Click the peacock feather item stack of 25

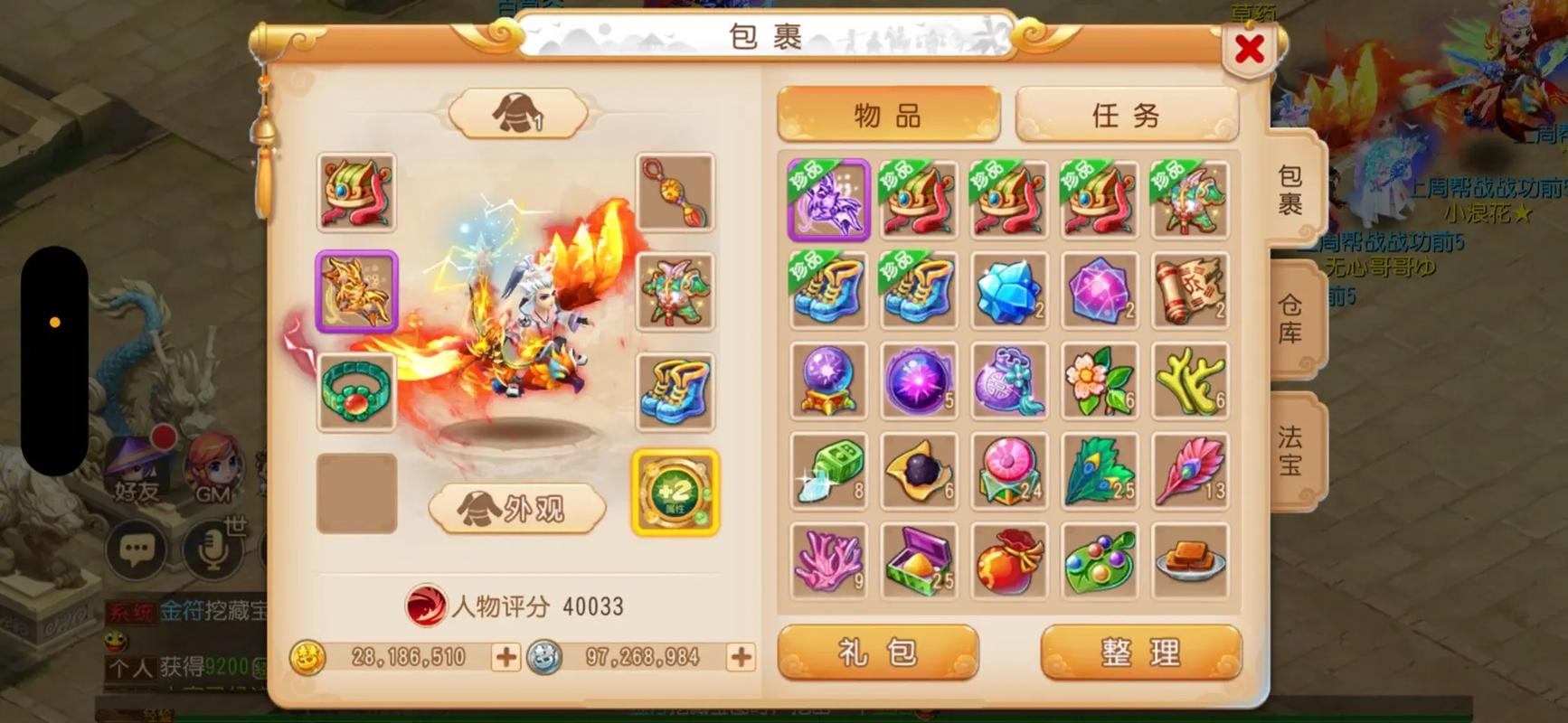click(x=1099, y=471)
